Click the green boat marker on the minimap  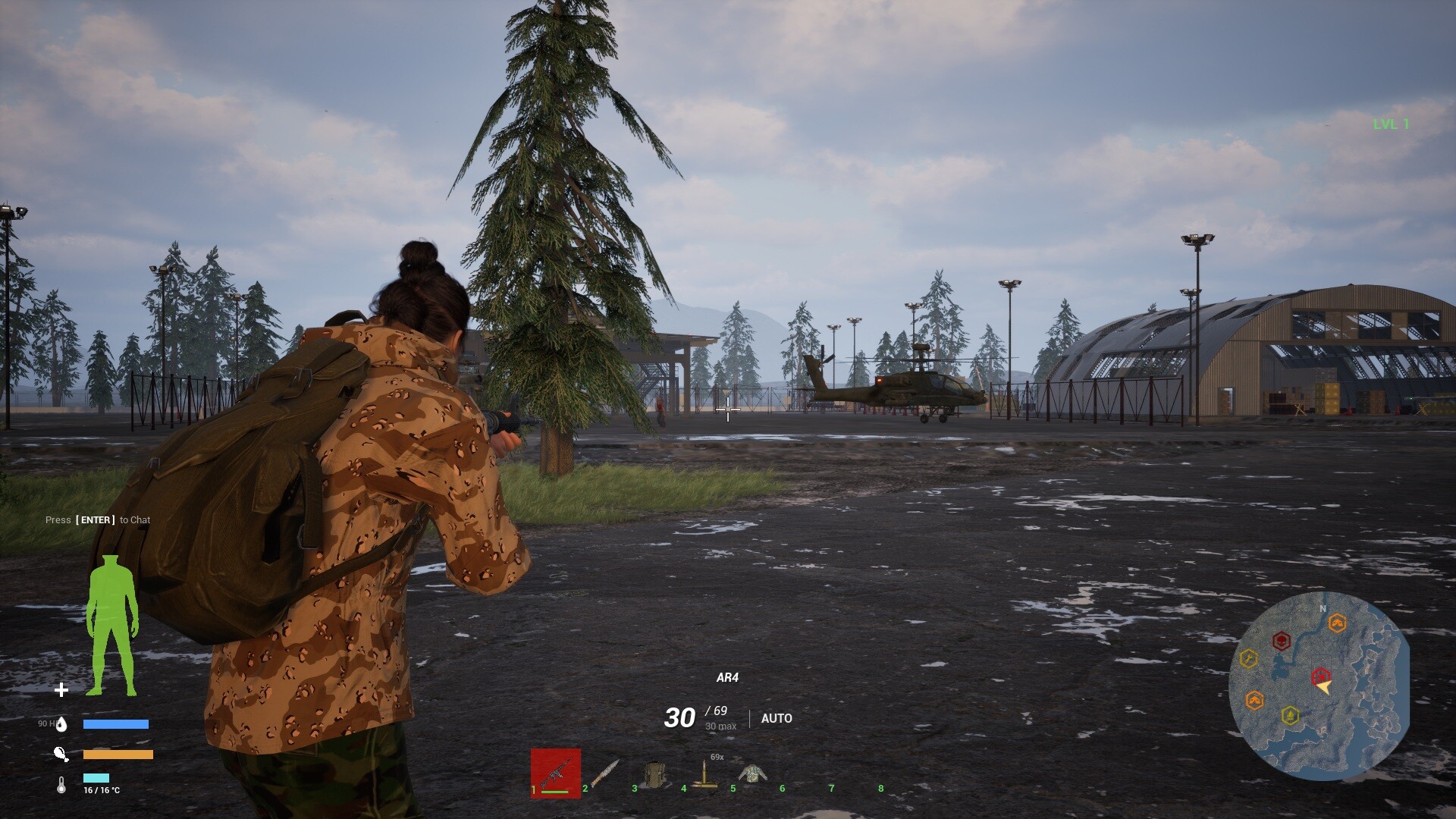[x=1290, y=714]
